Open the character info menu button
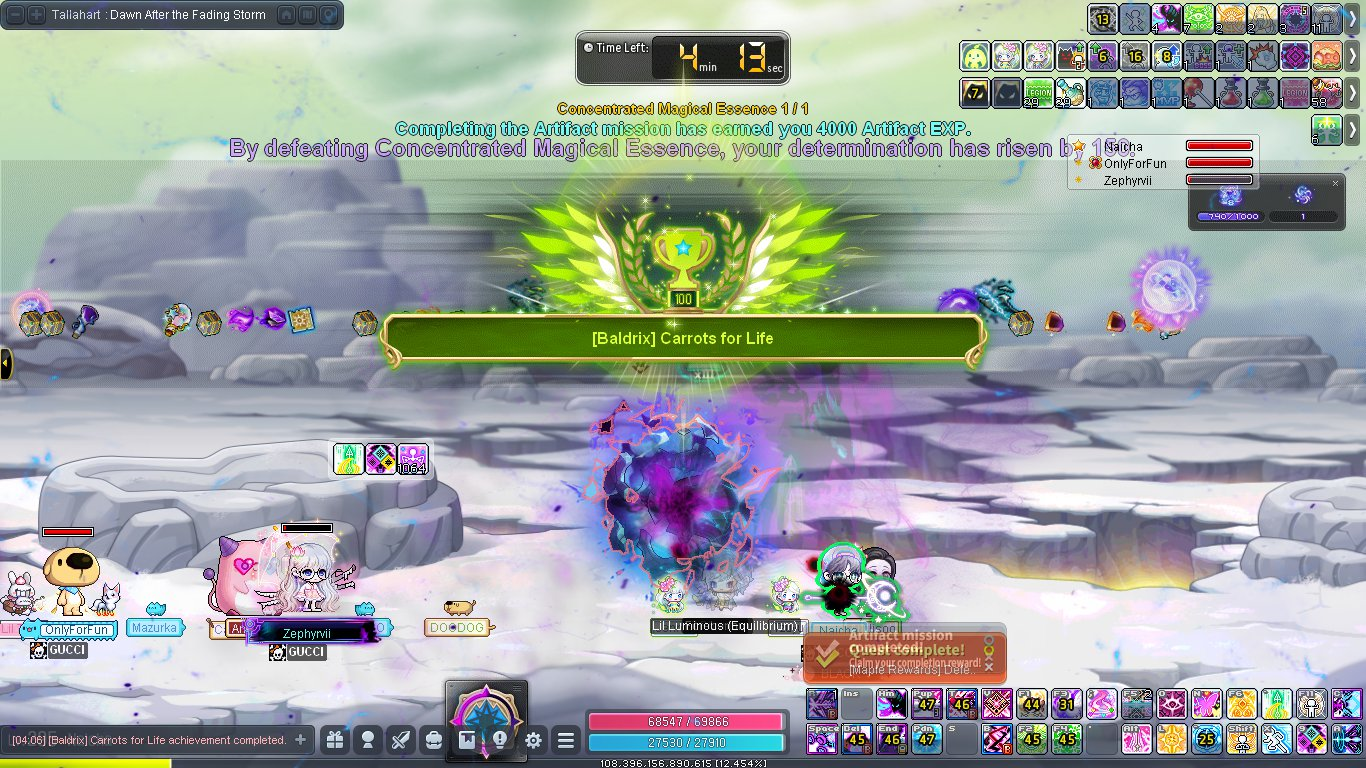This screenshot has height=768, width=1366. 368,741
